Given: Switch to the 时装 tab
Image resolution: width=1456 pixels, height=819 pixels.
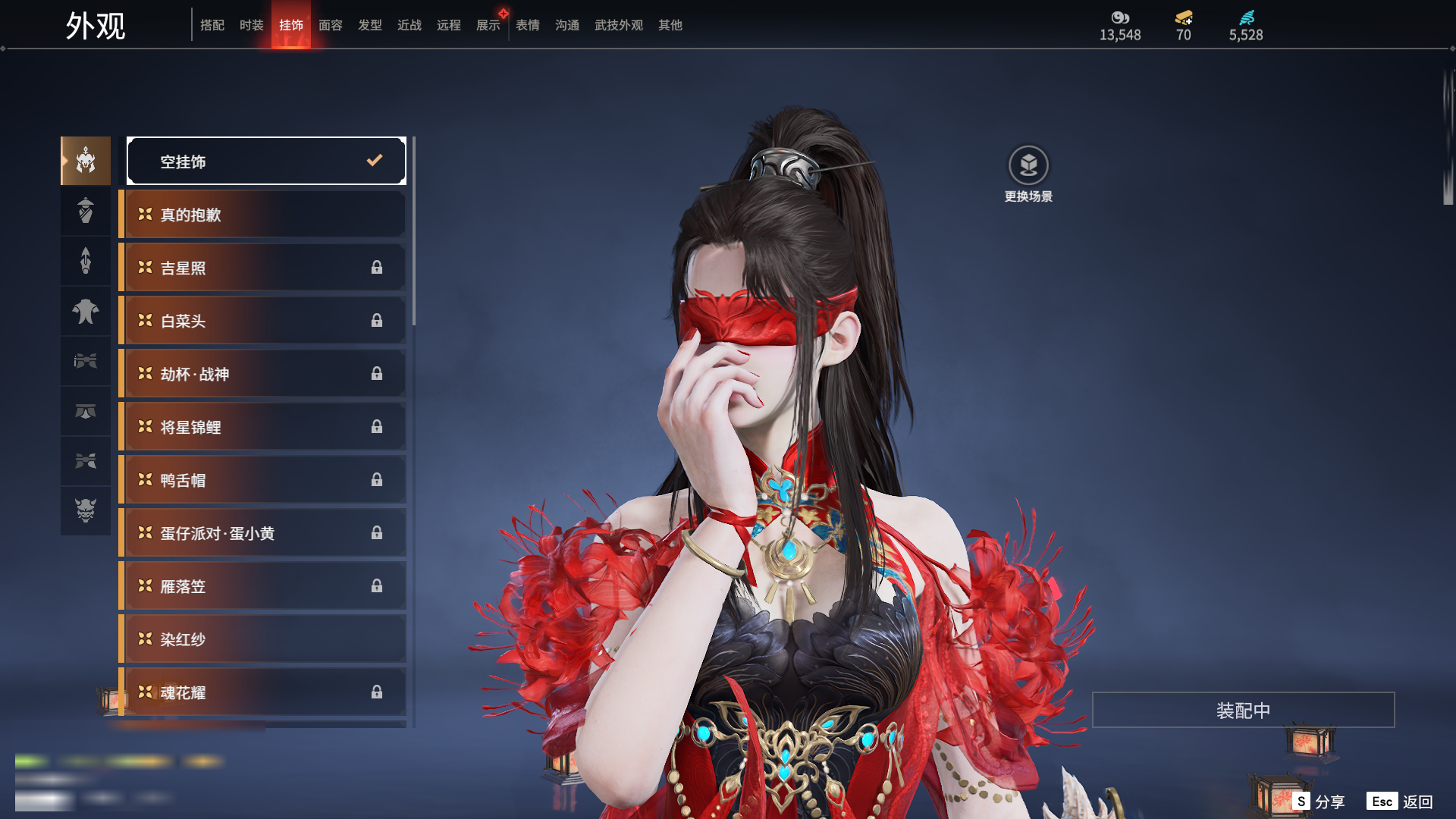Looking at the screenshot, I should [x=251, y=25].
